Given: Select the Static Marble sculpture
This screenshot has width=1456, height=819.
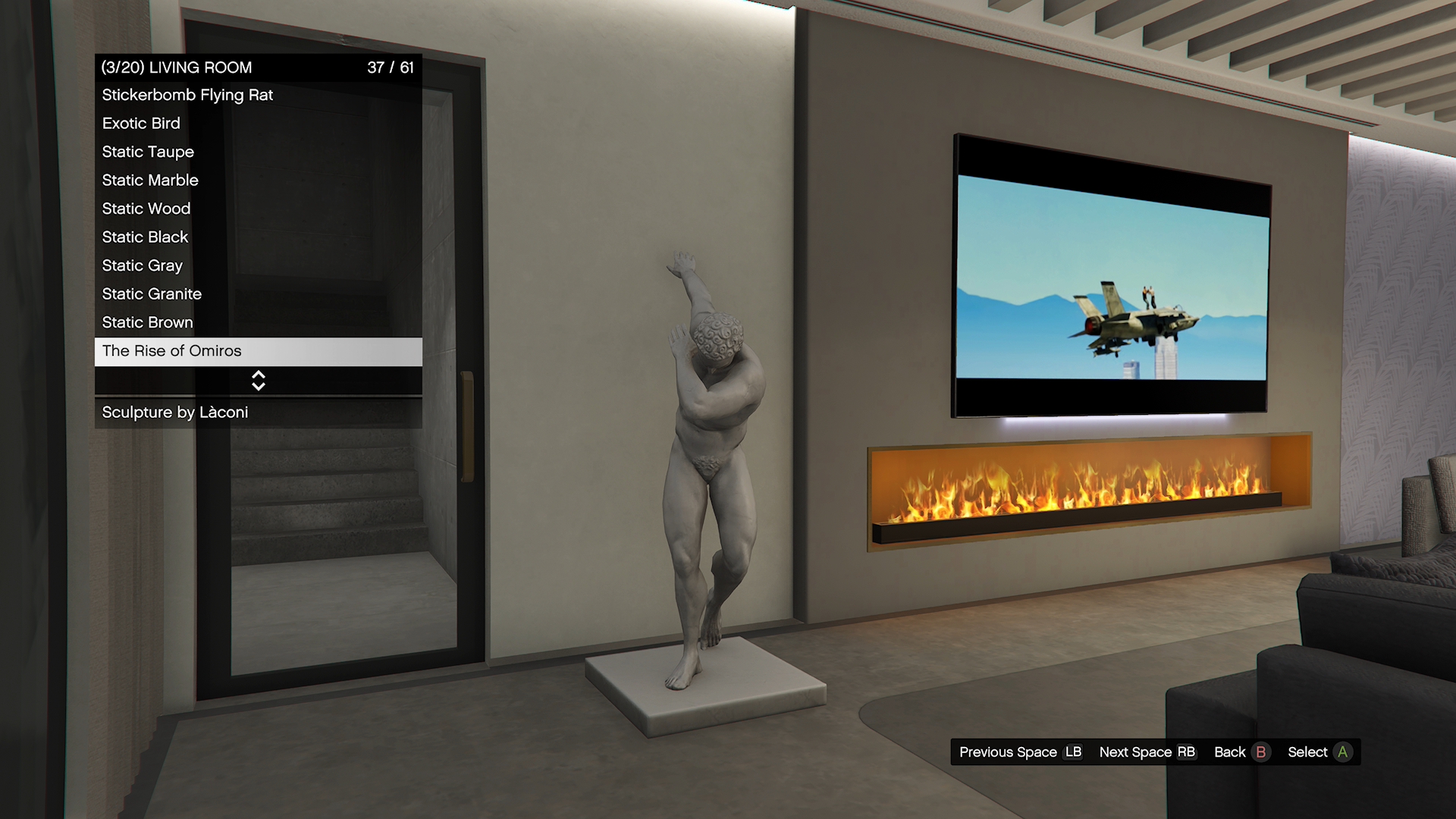Looking at the screenshot, I should click(x=258, y=180).
